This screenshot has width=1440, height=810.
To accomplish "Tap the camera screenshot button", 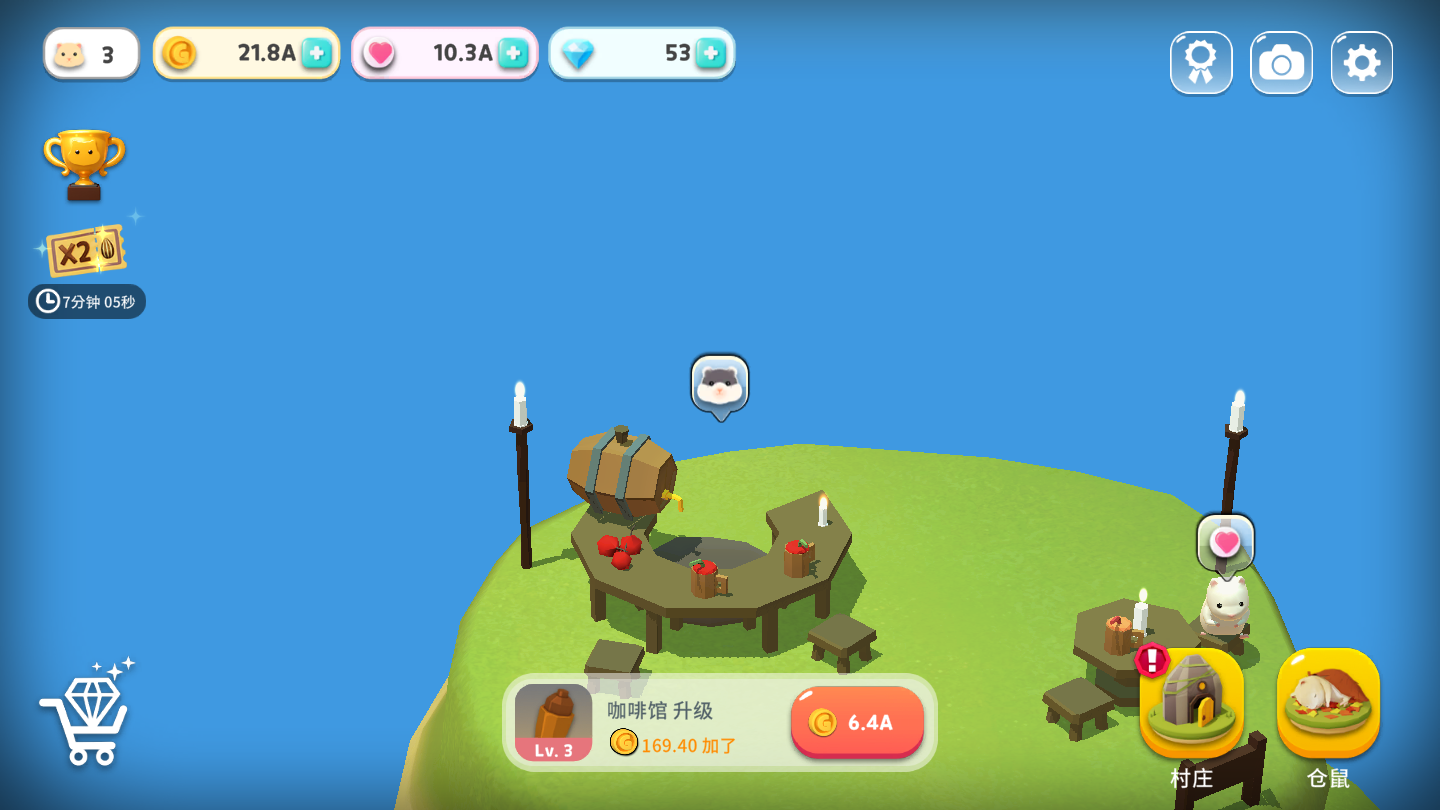I will coord(1281,63).
